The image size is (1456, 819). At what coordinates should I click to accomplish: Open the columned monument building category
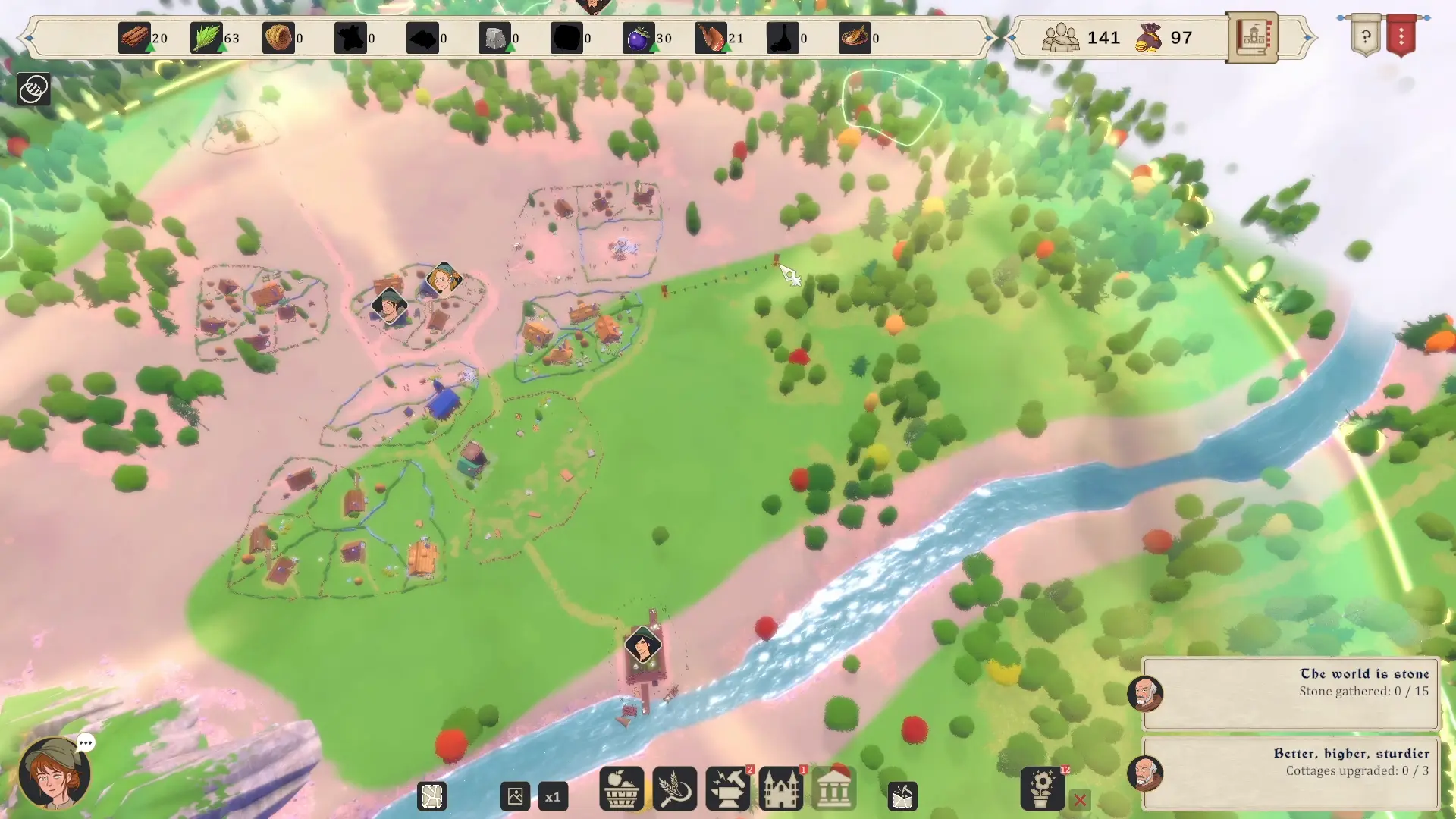click(833, 789)
